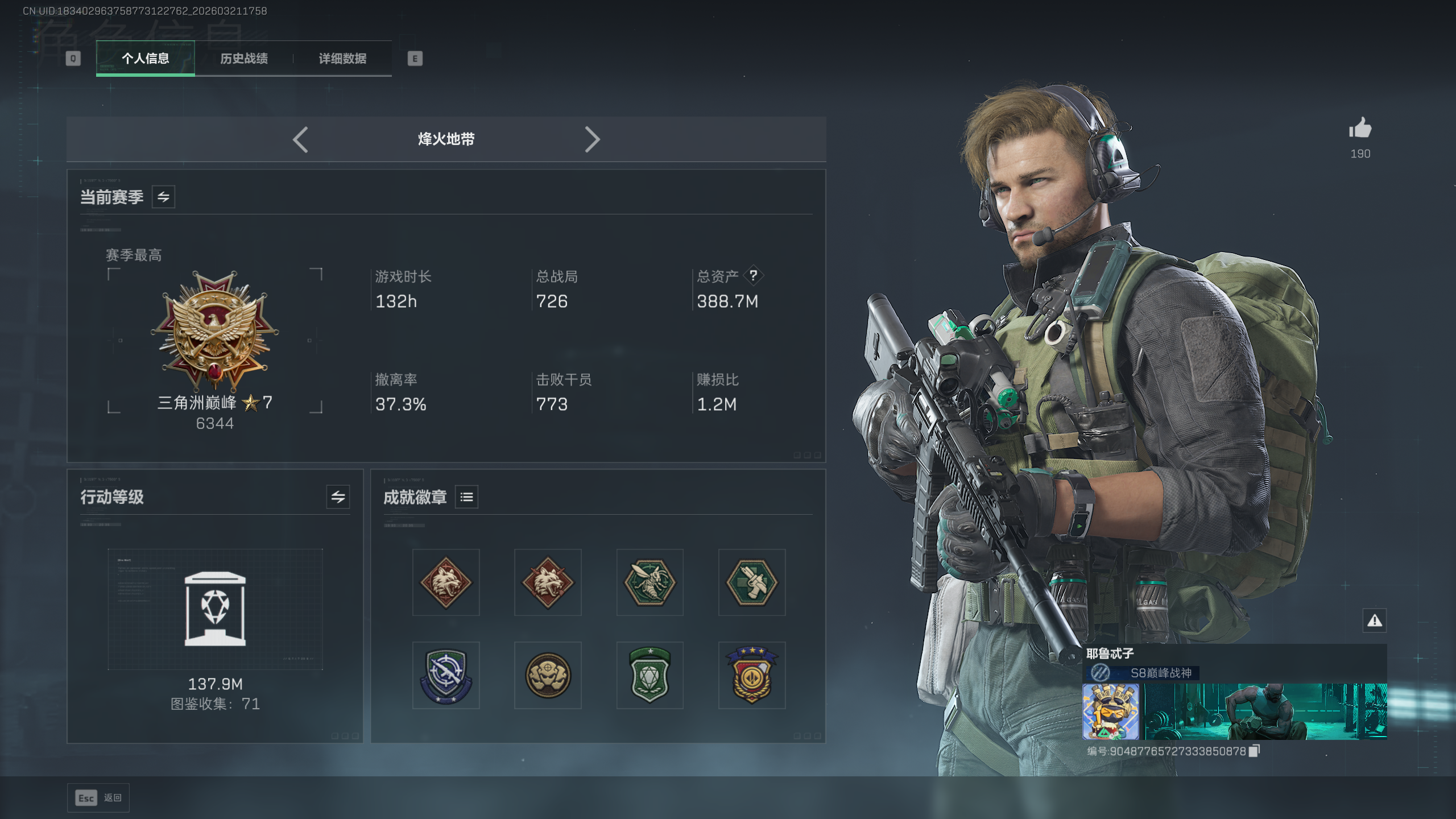Viewport: 1456px width, 819px height.
Task: Give a thumbs-up like to this player
Action: pos(1360,129)
